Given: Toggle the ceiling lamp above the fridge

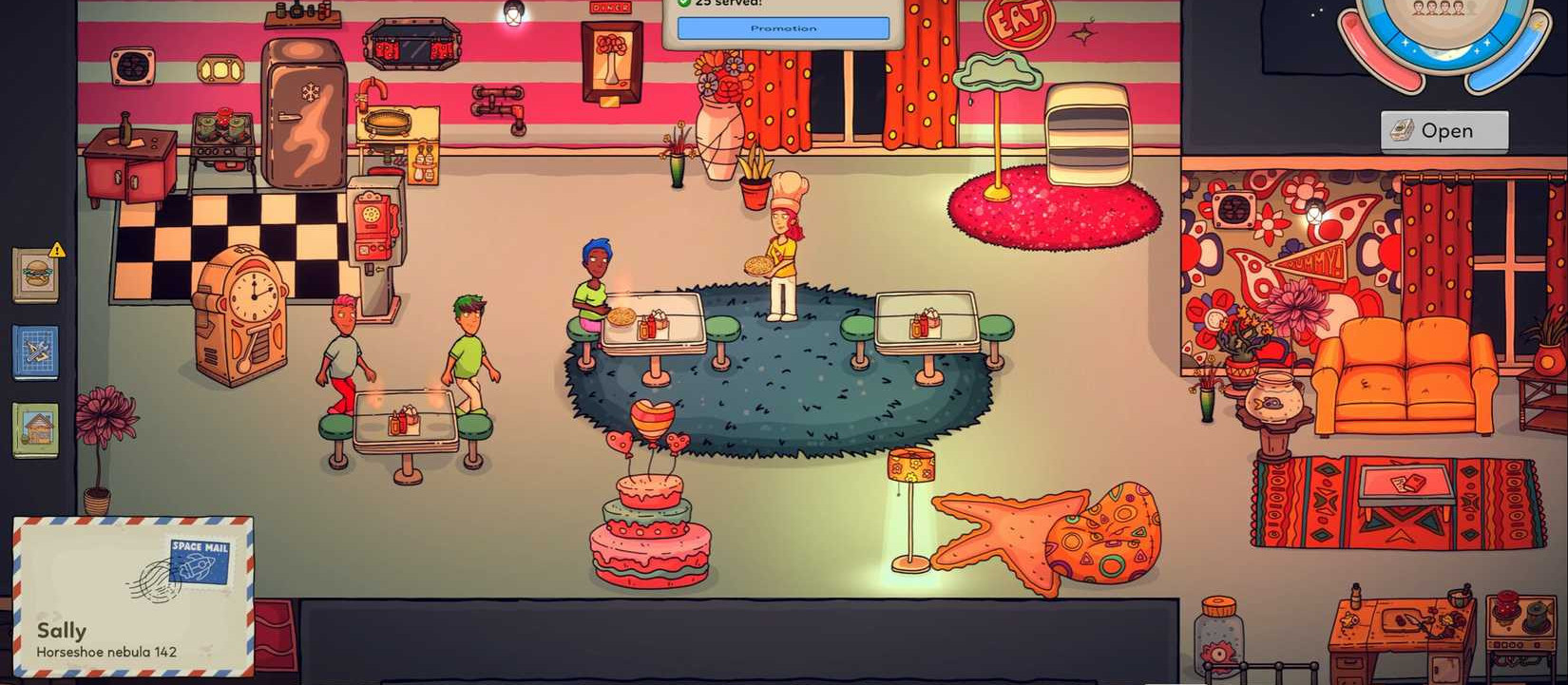Looking at the screenshot, I should coord(514,14).
